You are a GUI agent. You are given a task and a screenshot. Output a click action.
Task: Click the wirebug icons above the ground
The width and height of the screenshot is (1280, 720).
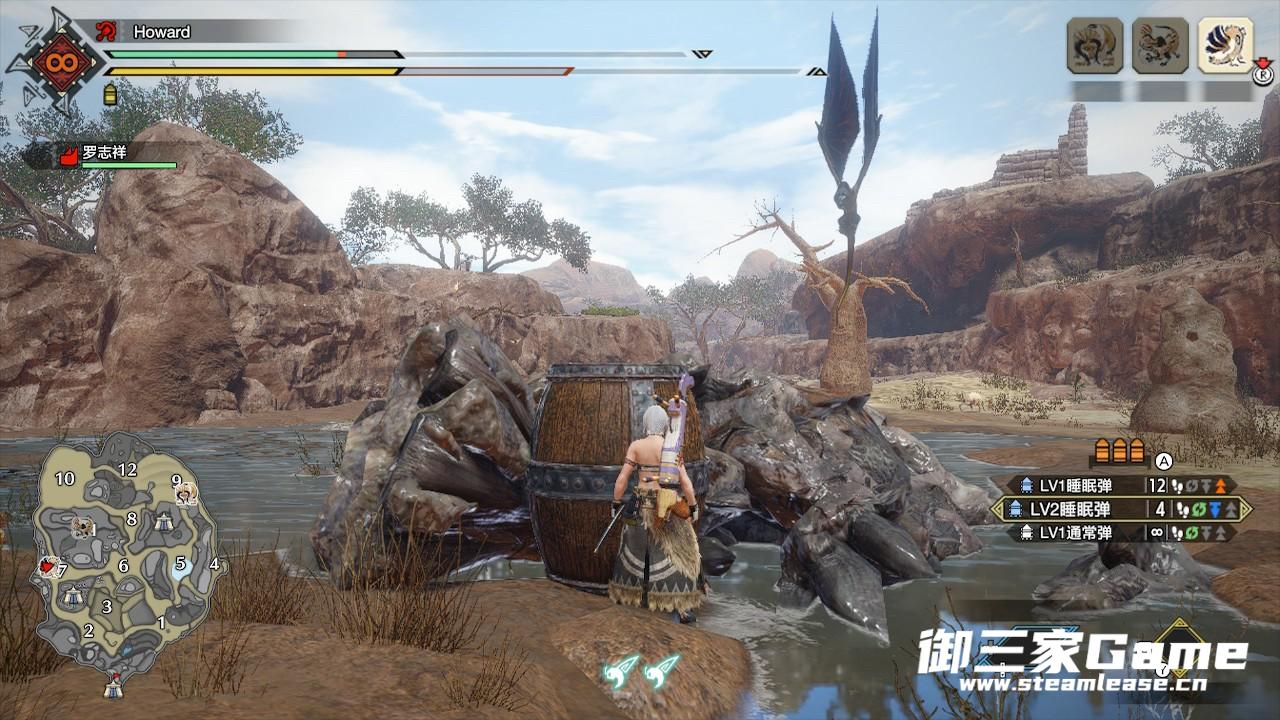[x=642, y=668]
